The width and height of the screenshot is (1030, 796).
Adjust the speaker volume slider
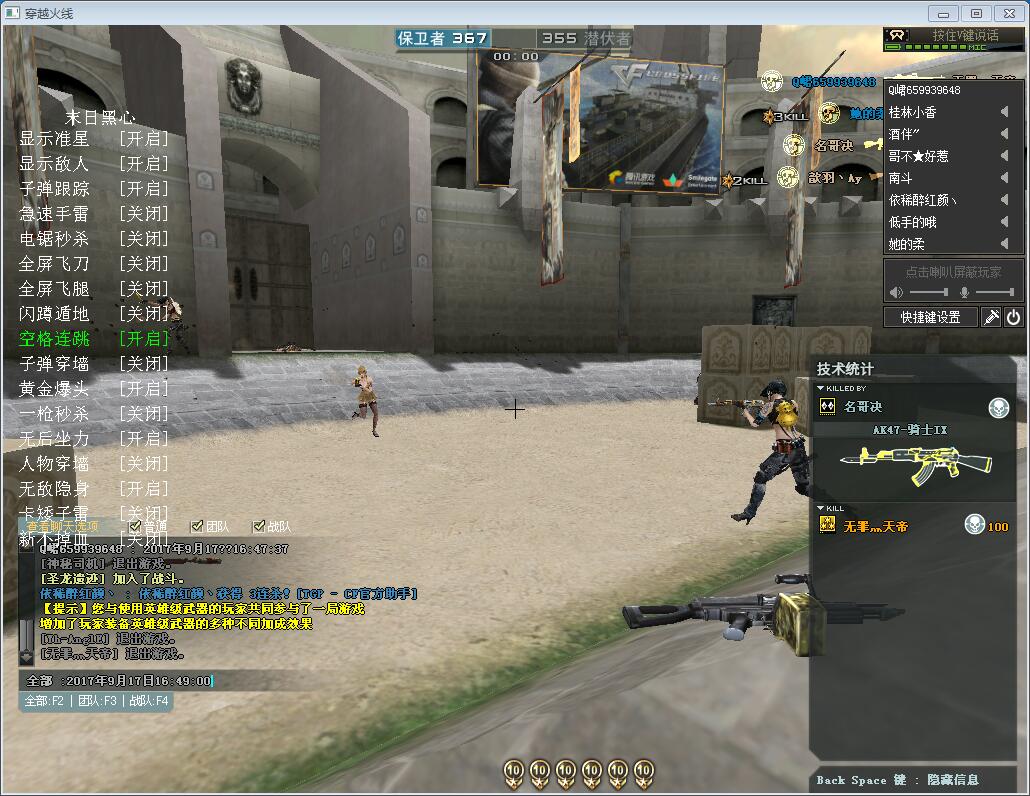click(930, 292)
